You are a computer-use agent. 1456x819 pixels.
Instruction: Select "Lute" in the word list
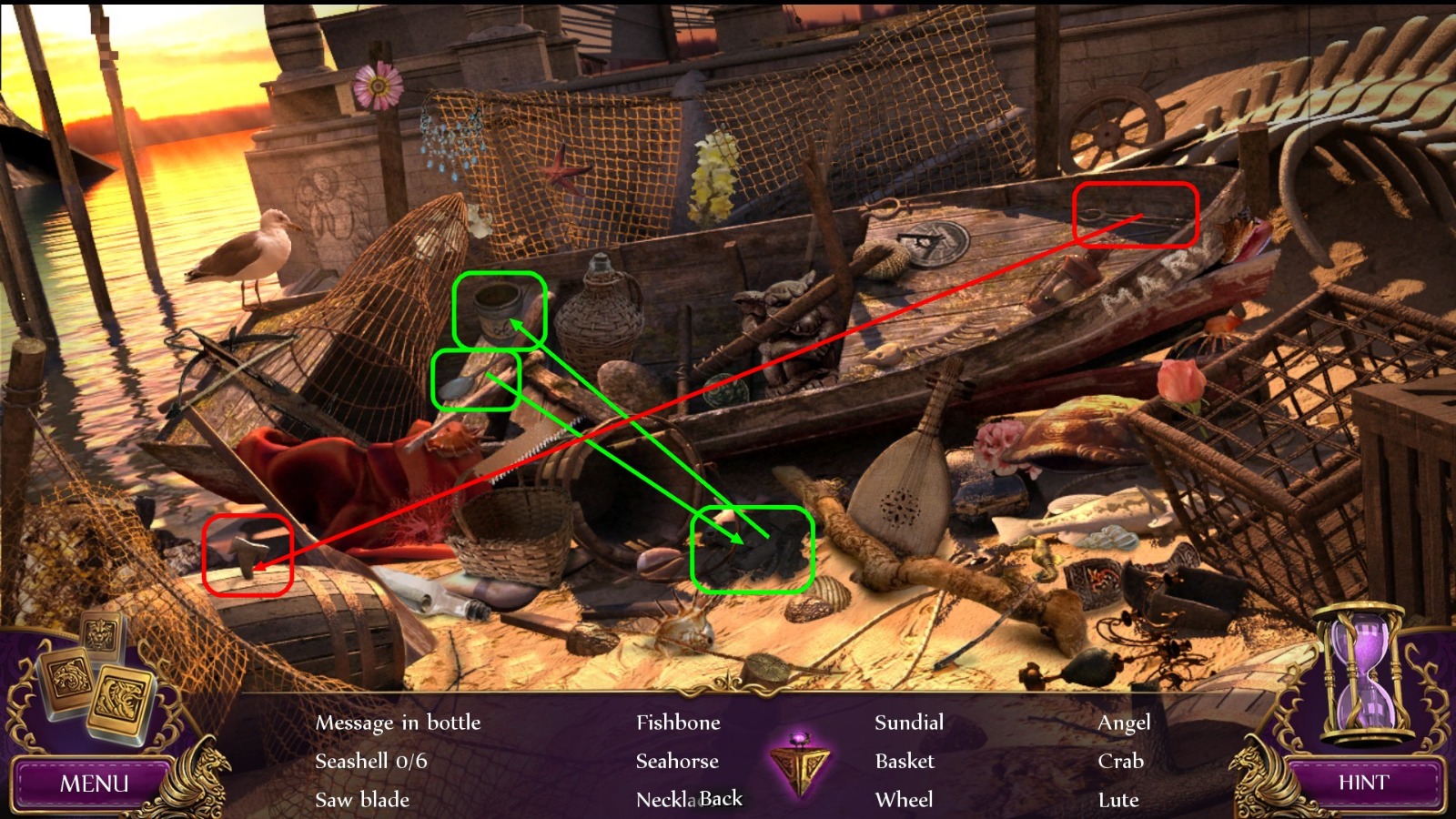click(1118, 801)
